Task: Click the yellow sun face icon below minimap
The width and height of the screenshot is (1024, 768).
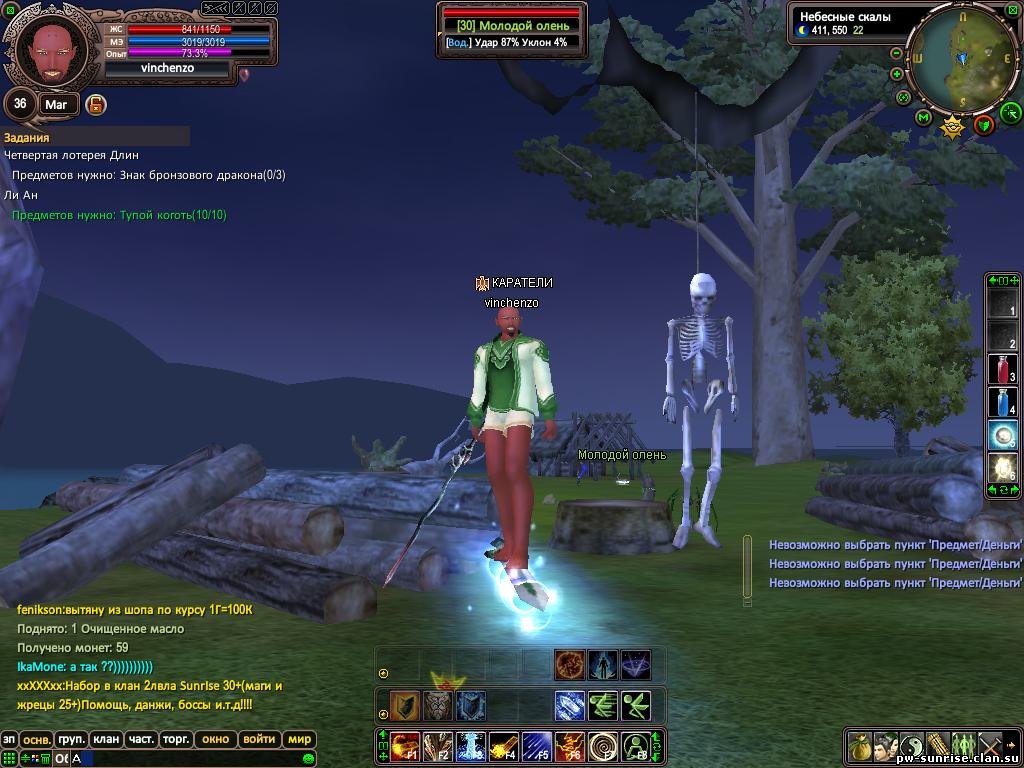Action: 953,126
